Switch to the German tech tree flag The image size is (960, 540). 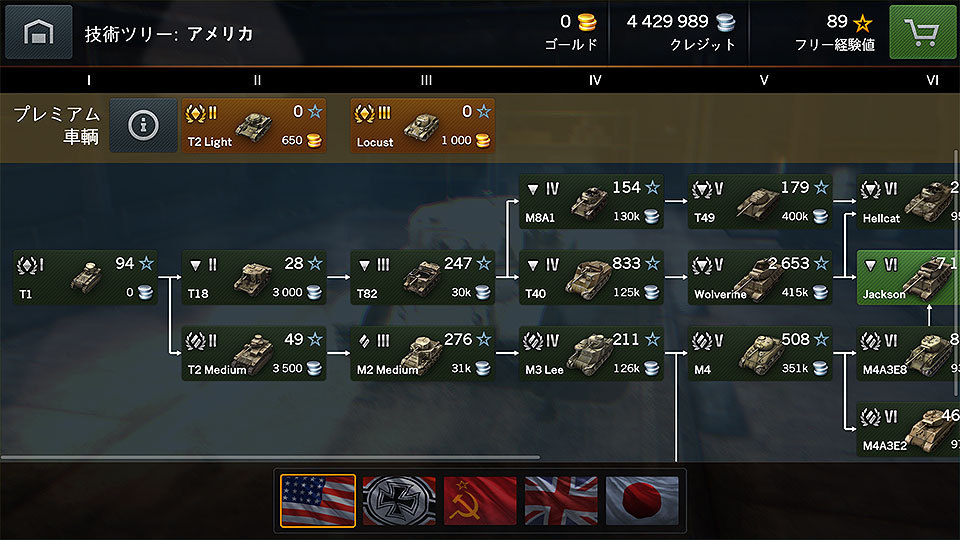point(399,500)
